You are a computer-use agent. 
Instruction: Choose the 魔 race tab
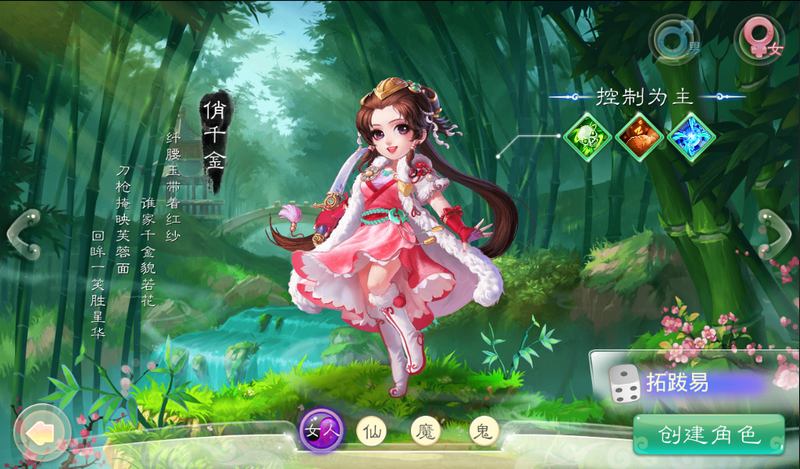point(427,431)
